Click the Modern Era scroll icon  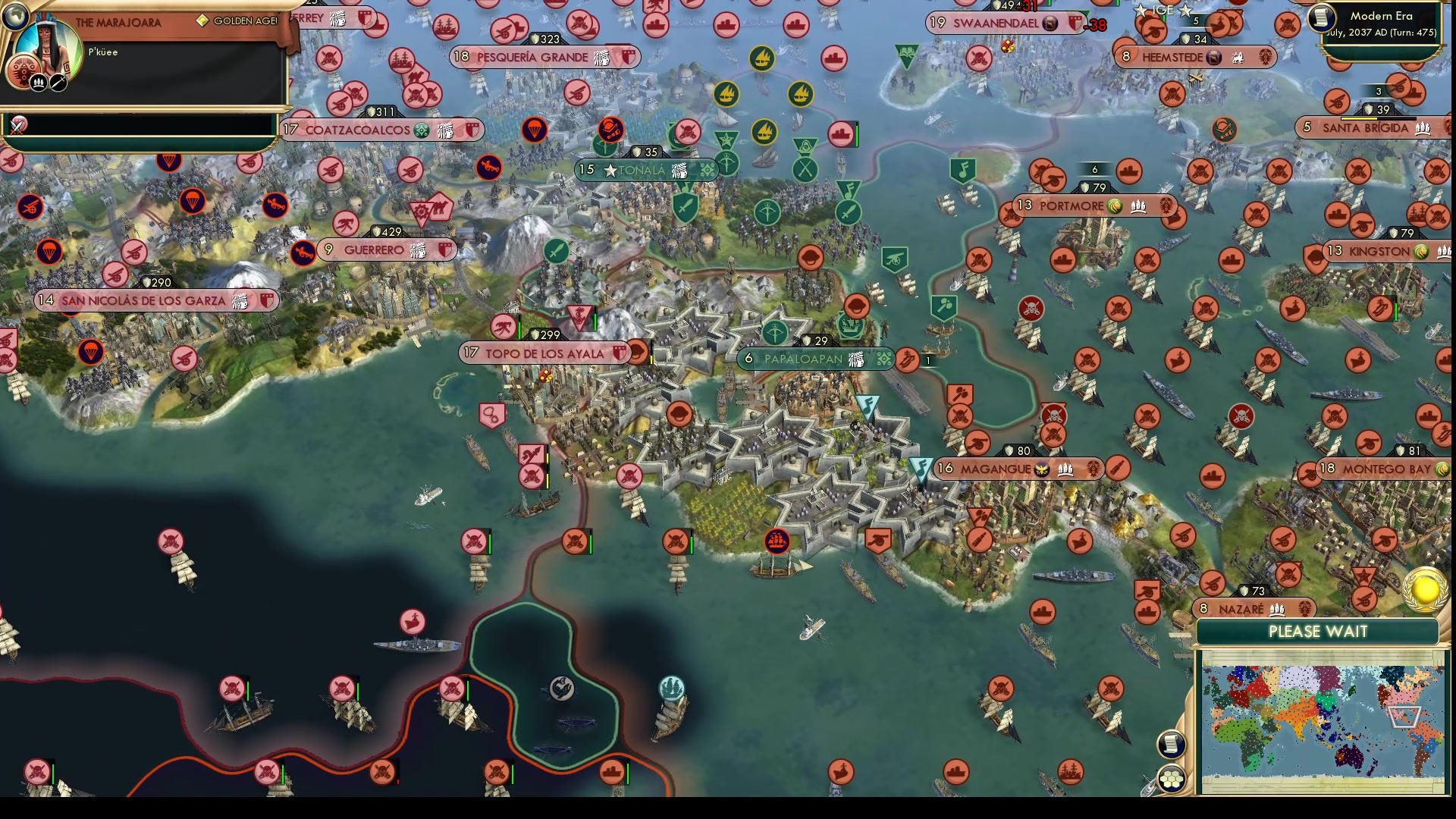(x=1321, y=19)
